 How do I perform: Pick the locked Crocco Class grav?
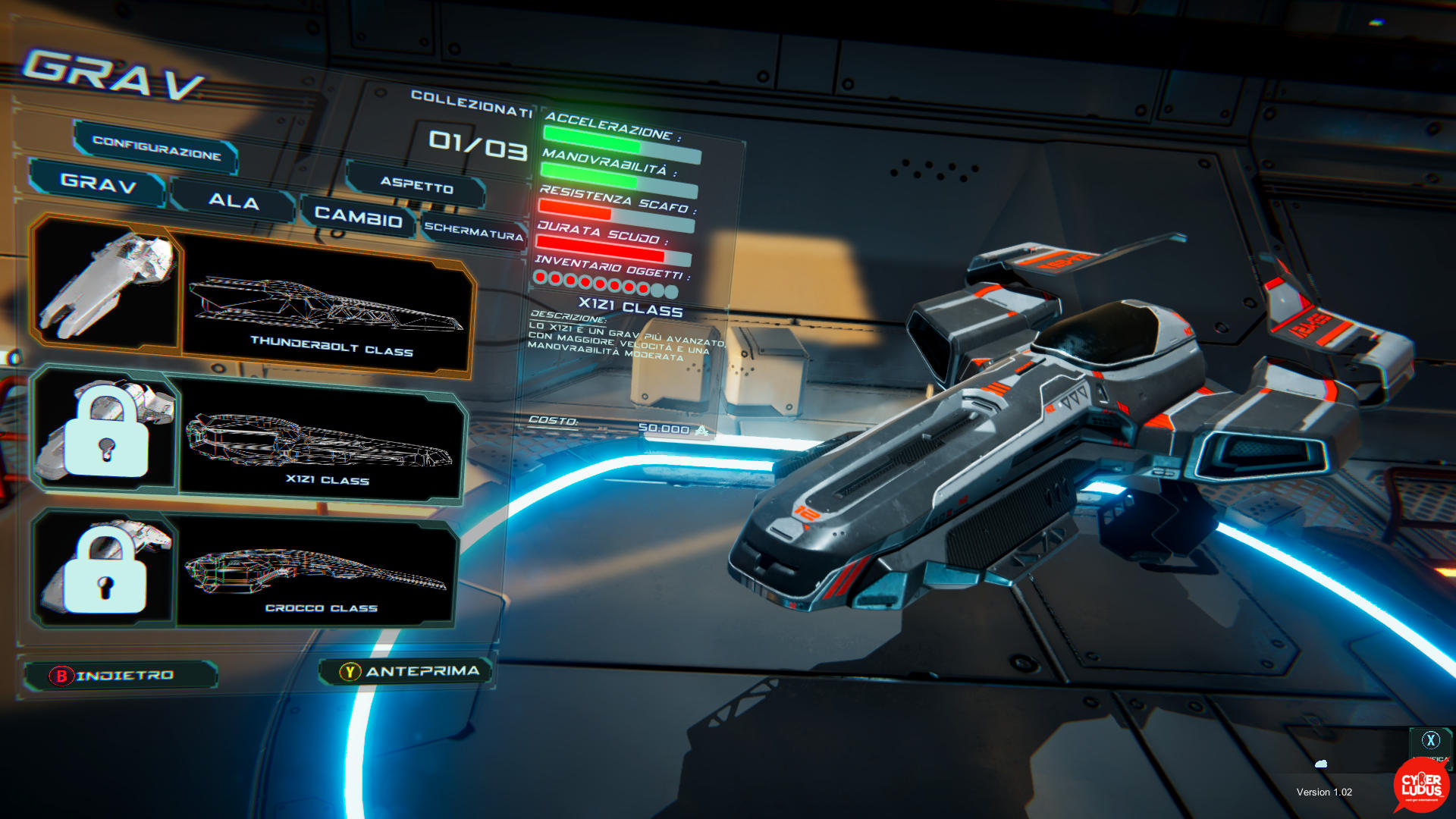coord(244,571)
